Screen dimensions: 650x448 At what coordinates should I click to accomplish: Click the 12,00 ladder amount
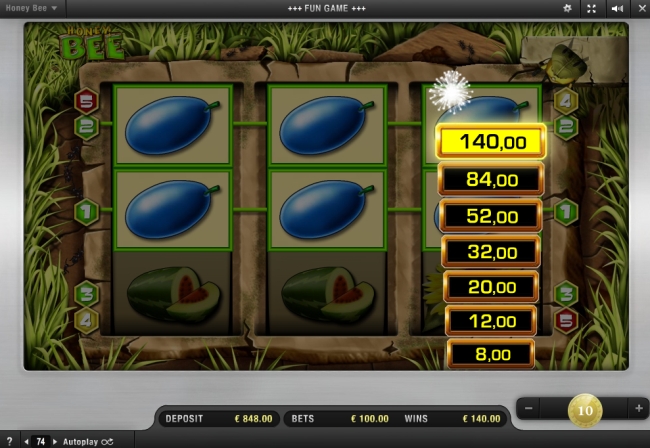click(491, 321)
